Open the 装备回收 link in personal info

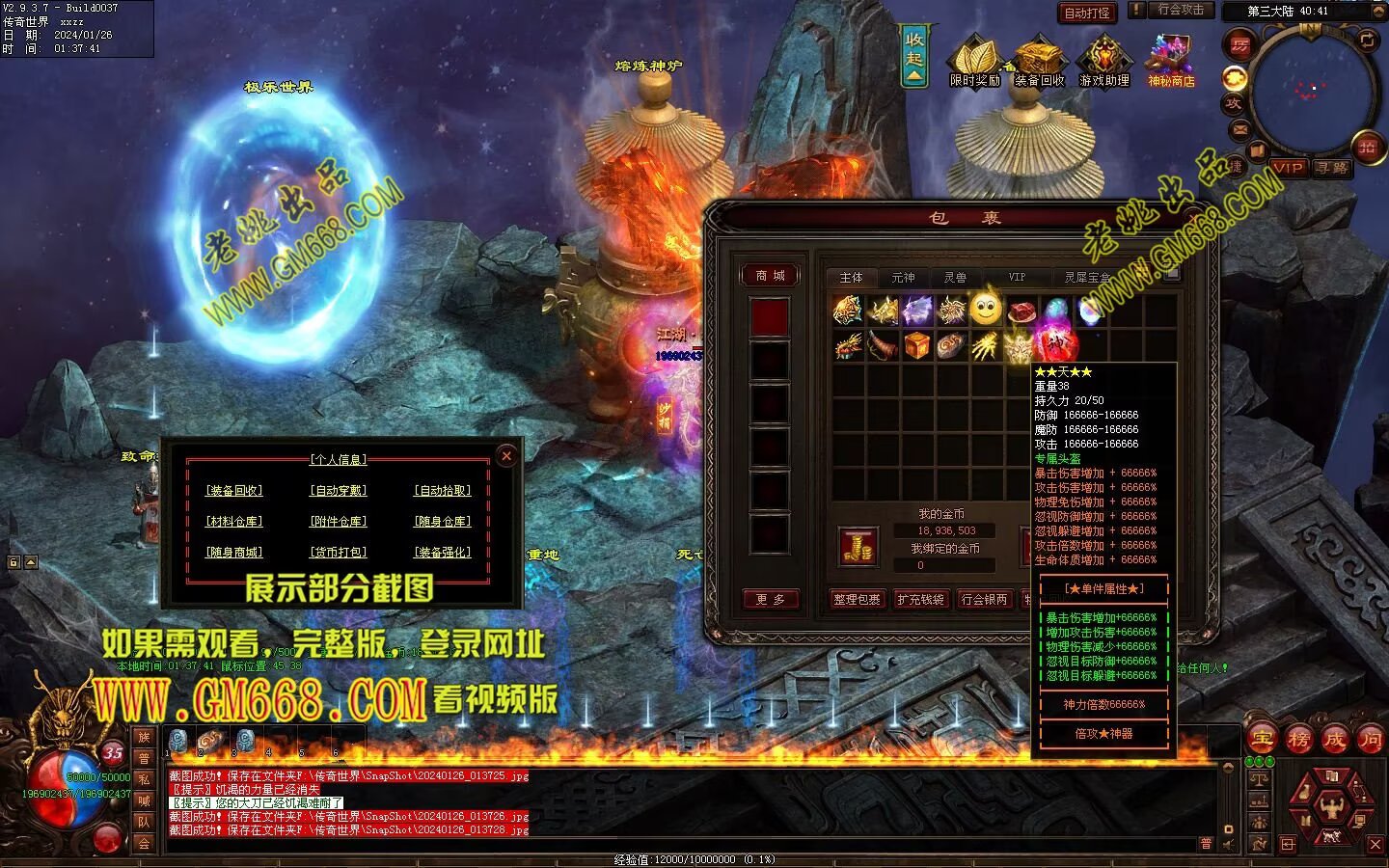point(234,491)
